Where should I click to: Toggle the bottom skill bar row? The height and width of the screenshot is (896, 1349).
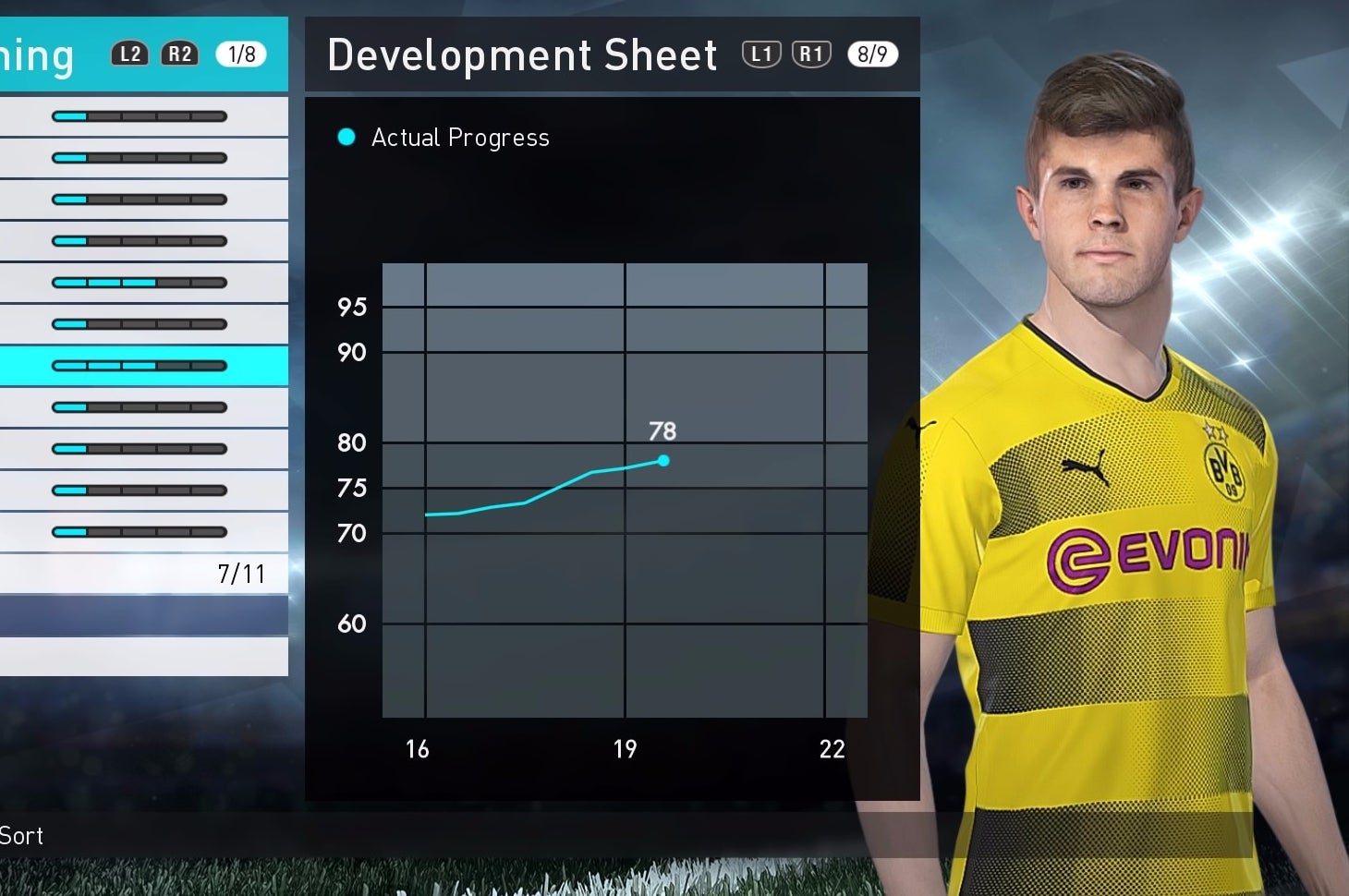[139, 531]
